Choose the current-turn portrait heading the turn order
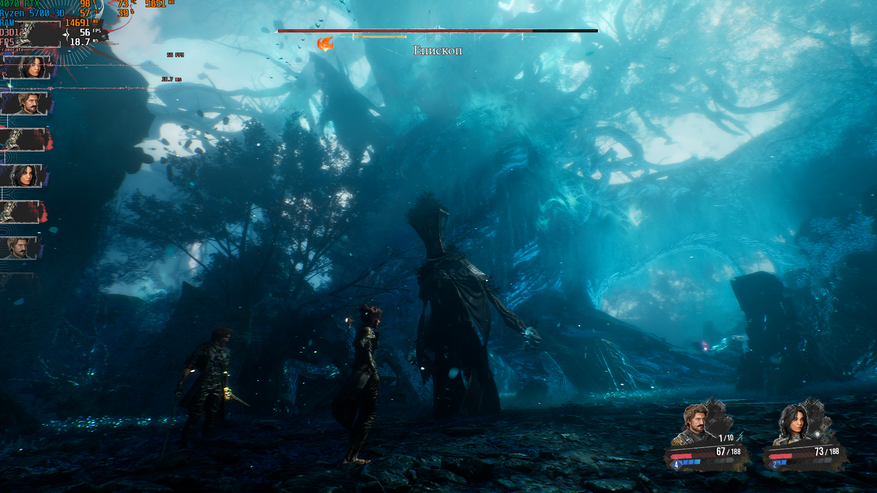 point(27,67)
